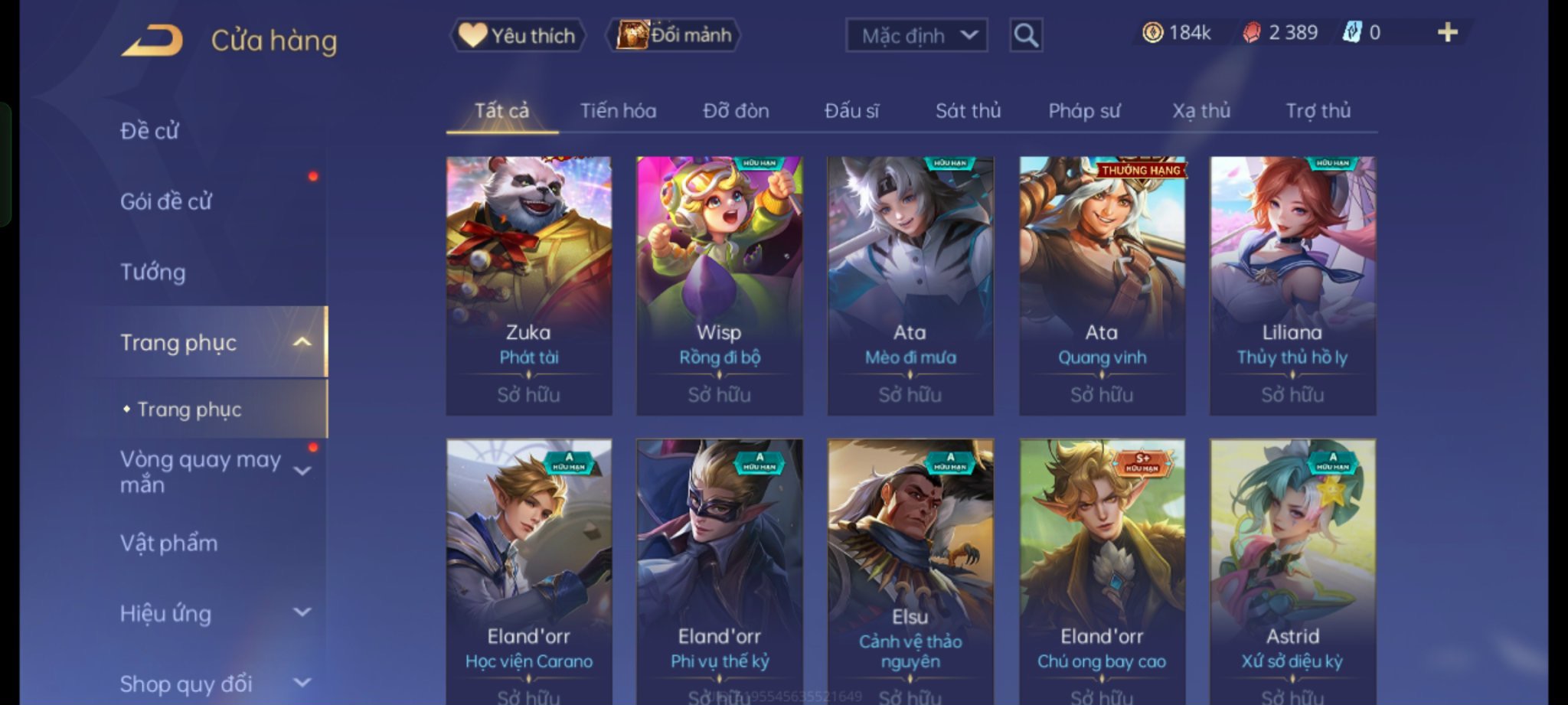Open the Vật phẩm items section
Viewport: 1568px width, 705px height.
click(x=169, y=543)
